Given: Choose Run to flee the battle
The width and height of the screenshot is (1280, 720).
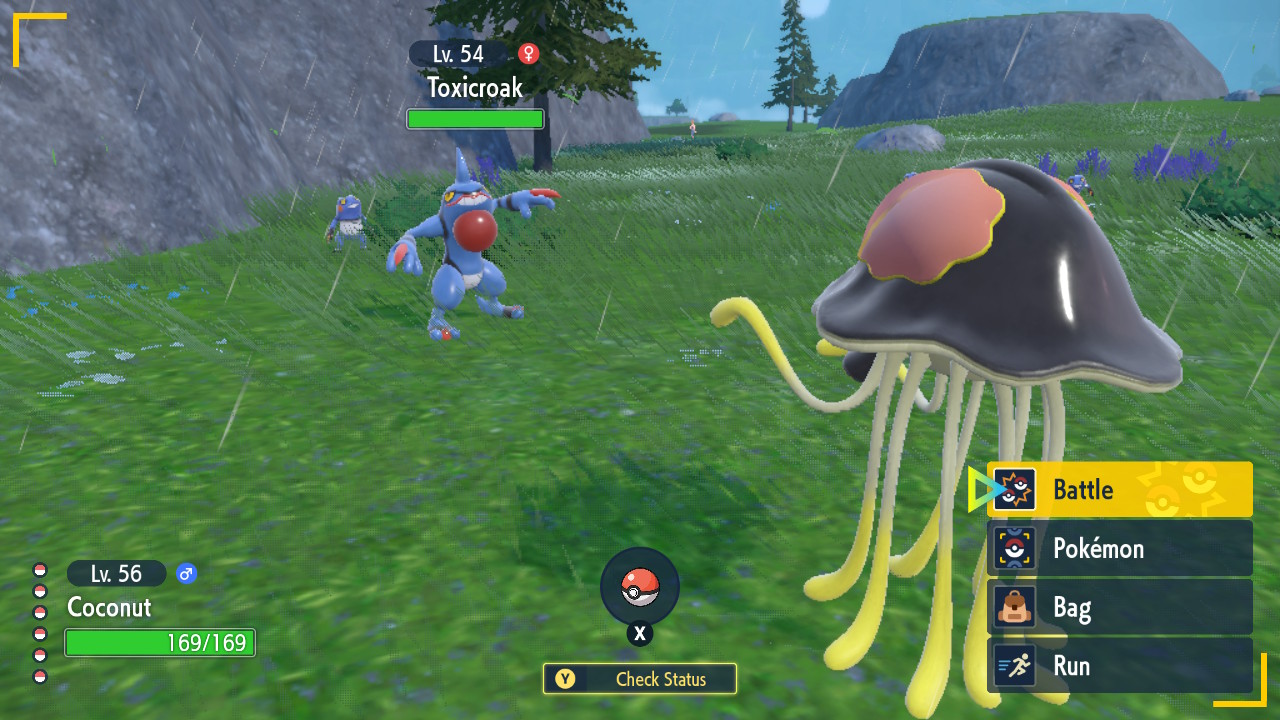Looking at the screenshot, I should coord(1119,666).
